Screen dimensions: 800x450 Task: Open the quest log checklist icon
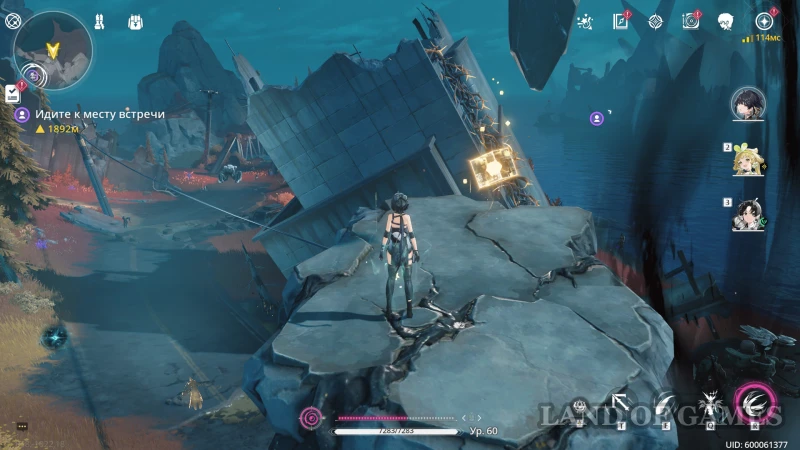tap(12, 93)
